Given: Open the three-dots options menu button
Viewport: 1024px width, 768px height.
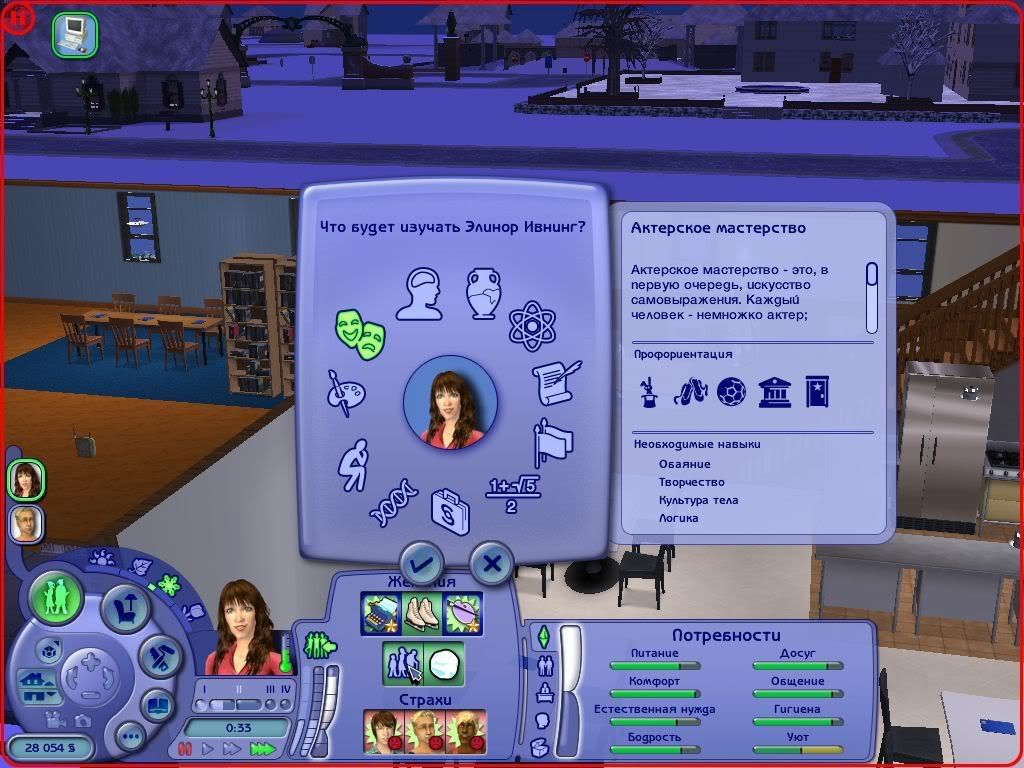Looking at the screenshot, I should tap(131, 738).
